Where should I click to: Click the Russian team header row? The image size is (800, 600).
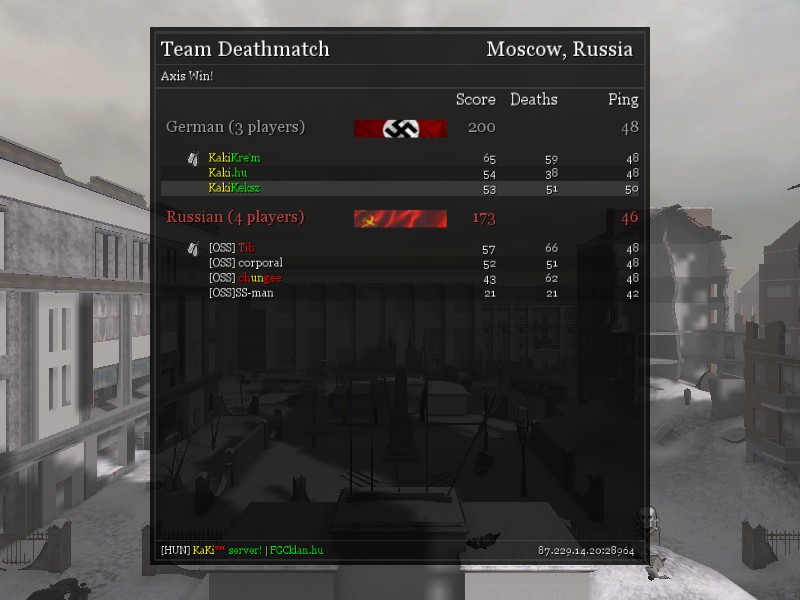pos(236,217)
